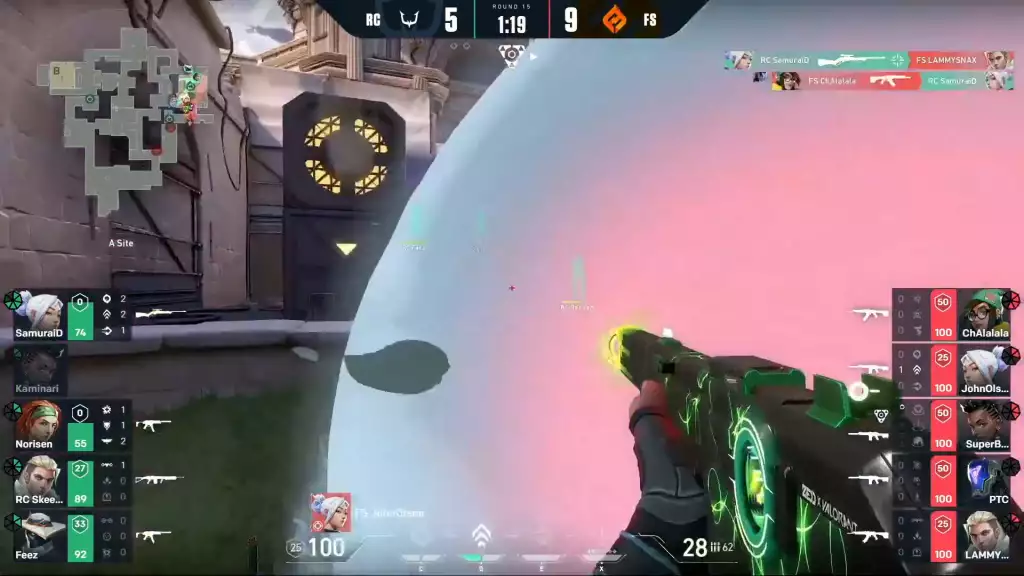1024x576 pixels.
Task: Select SuperB's agent portrait
Action: click(x=984, y=424)
